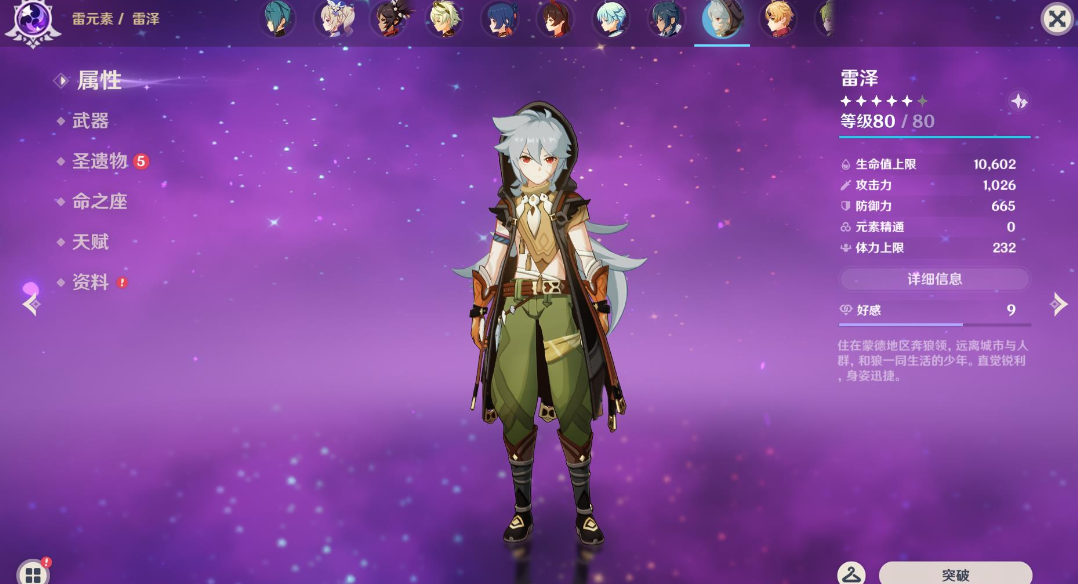
Task: Select the 圣遗物 artifacts menu entry
Action: 99,161
